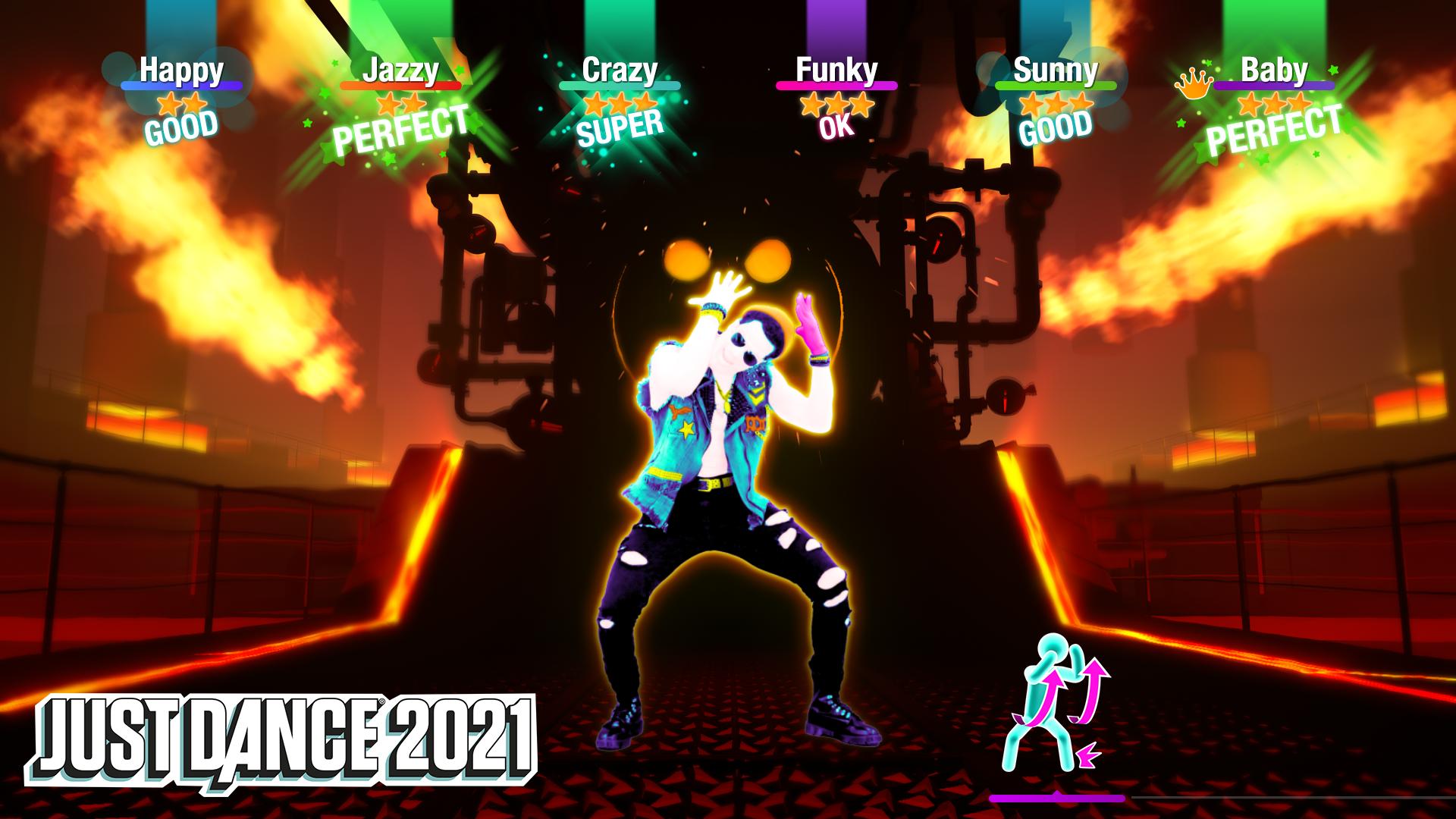Select the Happy player tag
The image size is (1456, 819).
coord(181,71)
